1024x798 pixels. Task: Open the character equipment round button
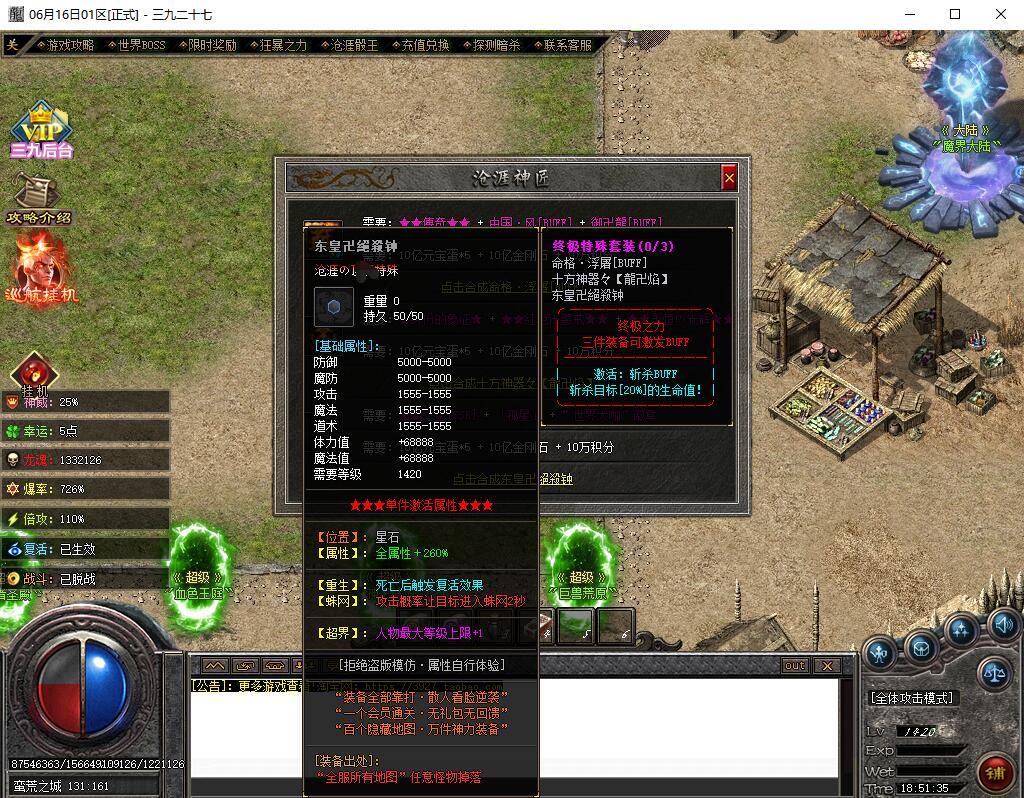[x=879, y=653]
